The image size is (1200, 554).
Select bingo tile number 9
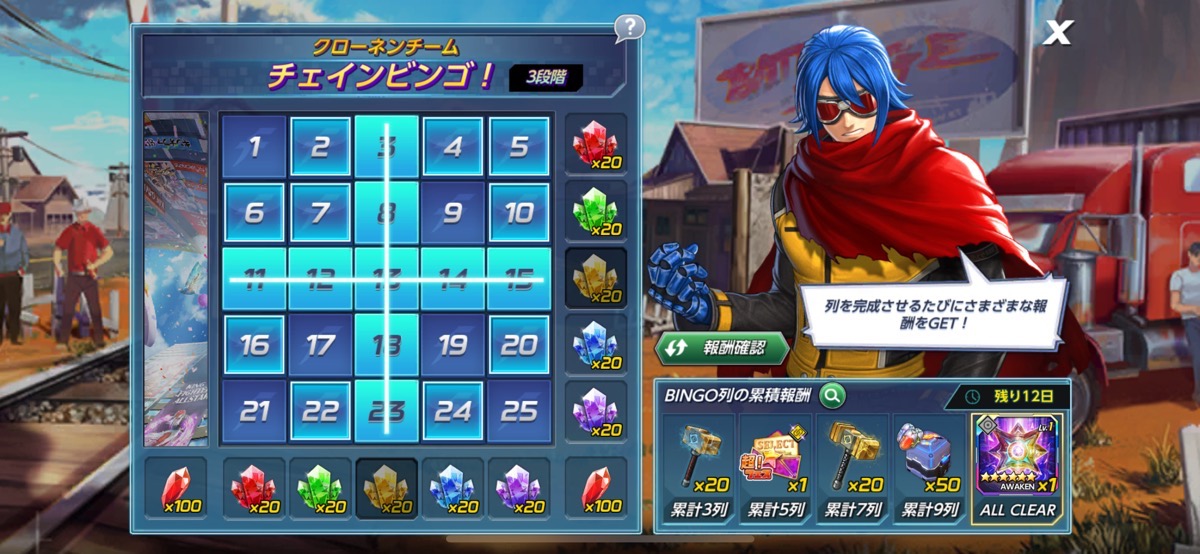tap(453, 213)
